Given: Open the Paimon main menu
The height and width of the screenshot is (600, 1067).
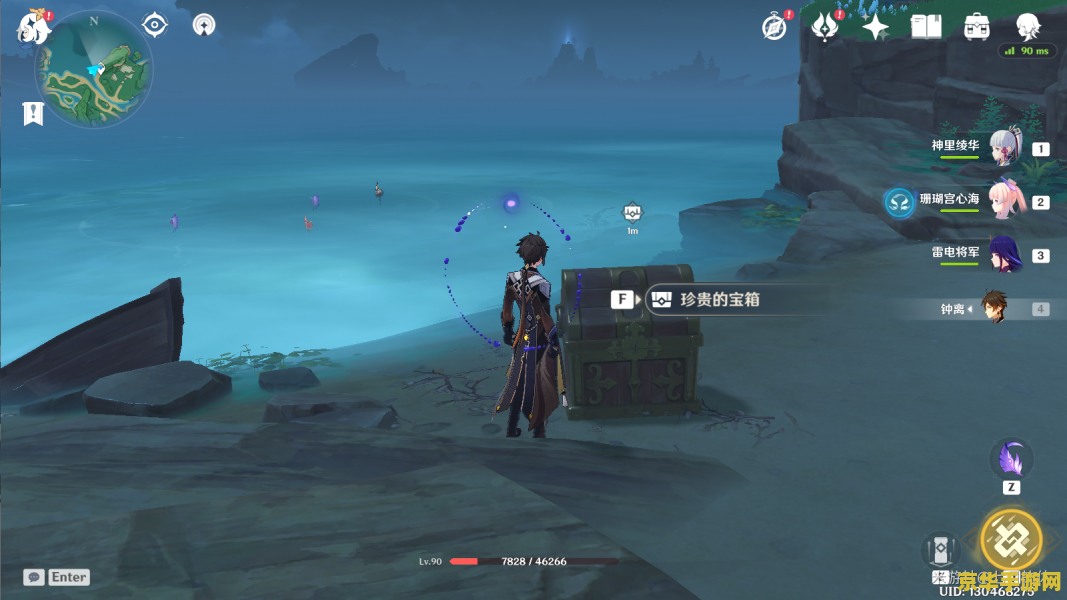Looking at the screenshot, I should tap(32, 27).
